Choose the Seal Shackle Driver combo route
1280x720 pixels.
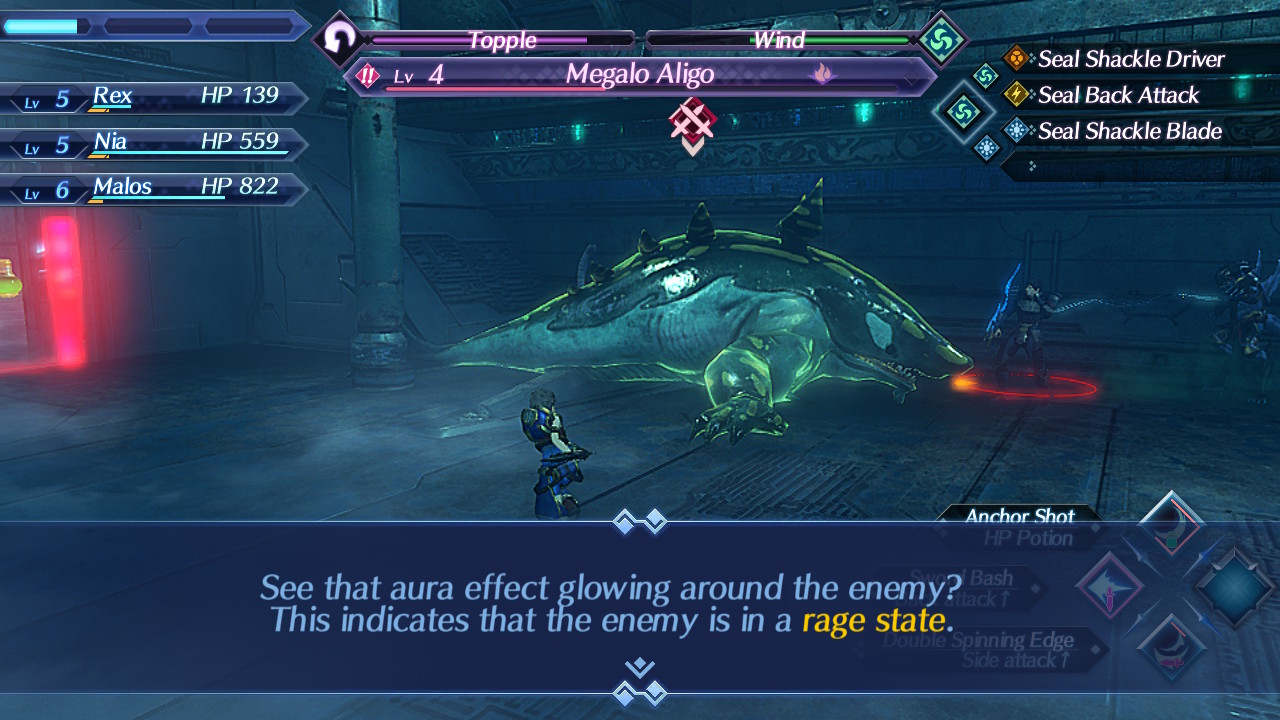[x=1130, y=59]
